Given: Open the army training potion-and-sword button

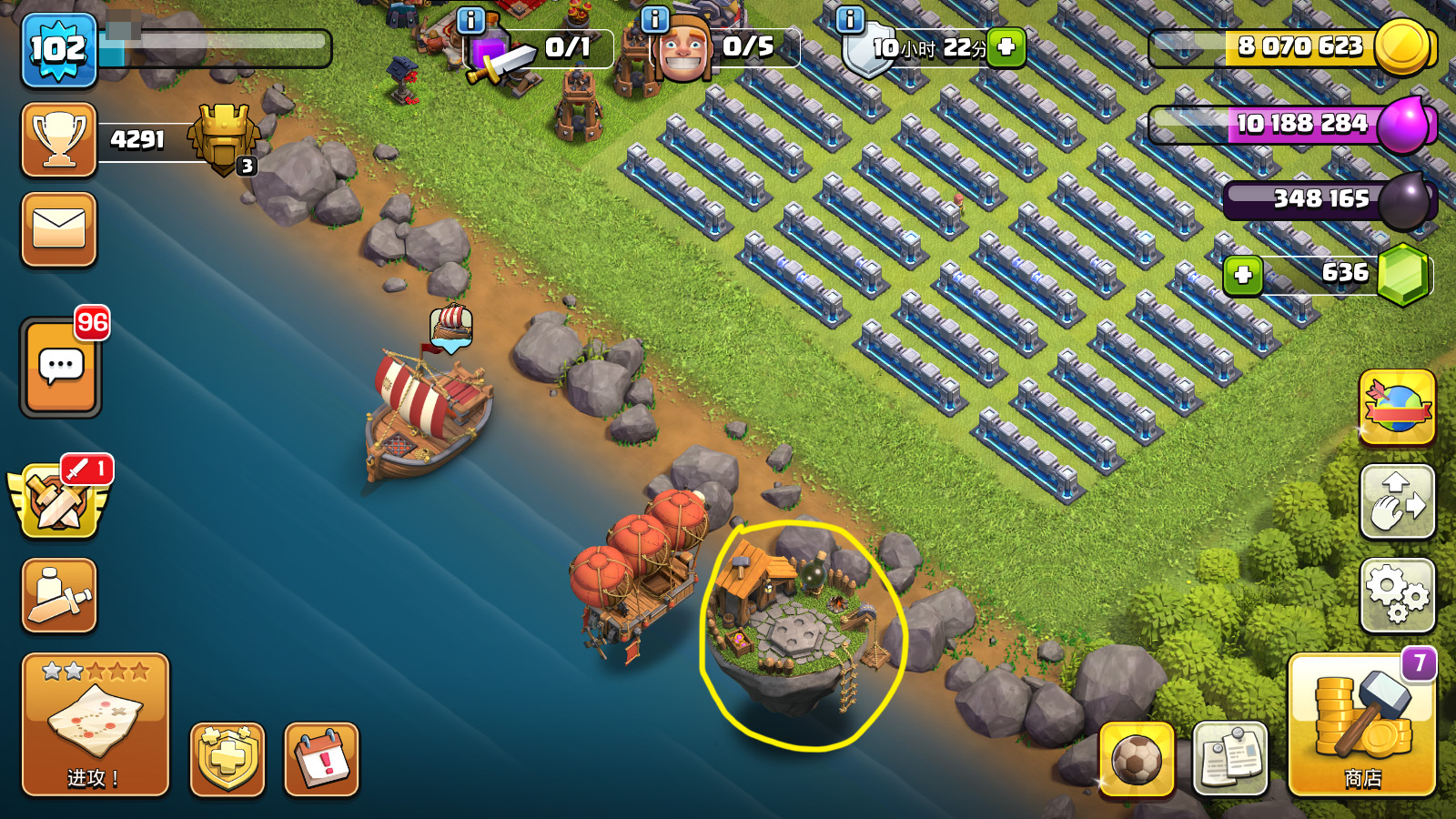Looking at the screenshot, I should click(59, 596).
